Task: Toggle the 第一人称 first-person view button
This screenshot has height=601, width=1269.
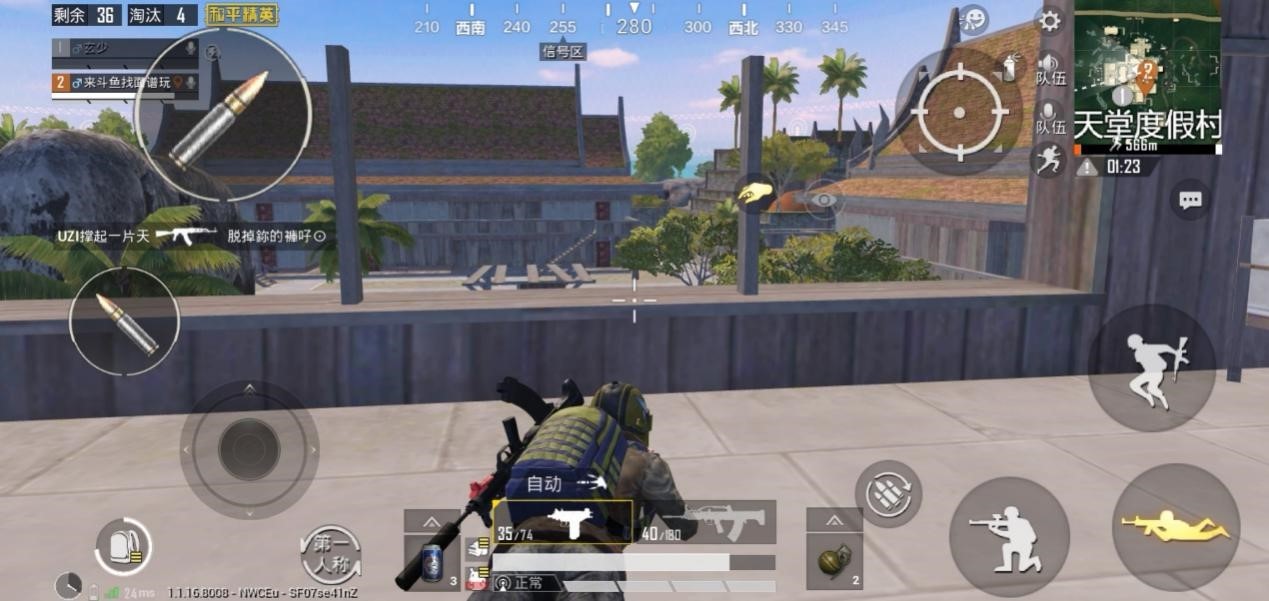Action: 330,554
